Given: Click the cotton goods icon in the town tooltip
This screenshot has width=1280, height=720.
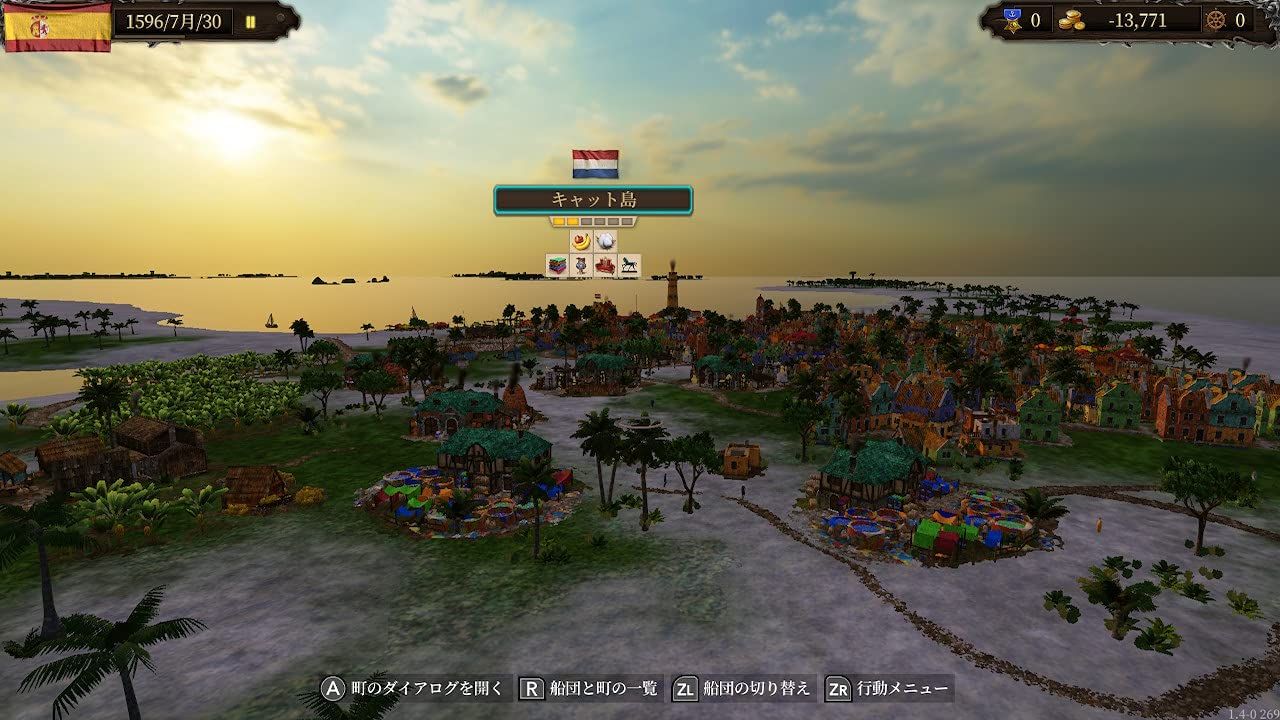Looking at the screenshot, I should (x=606, y=241).
